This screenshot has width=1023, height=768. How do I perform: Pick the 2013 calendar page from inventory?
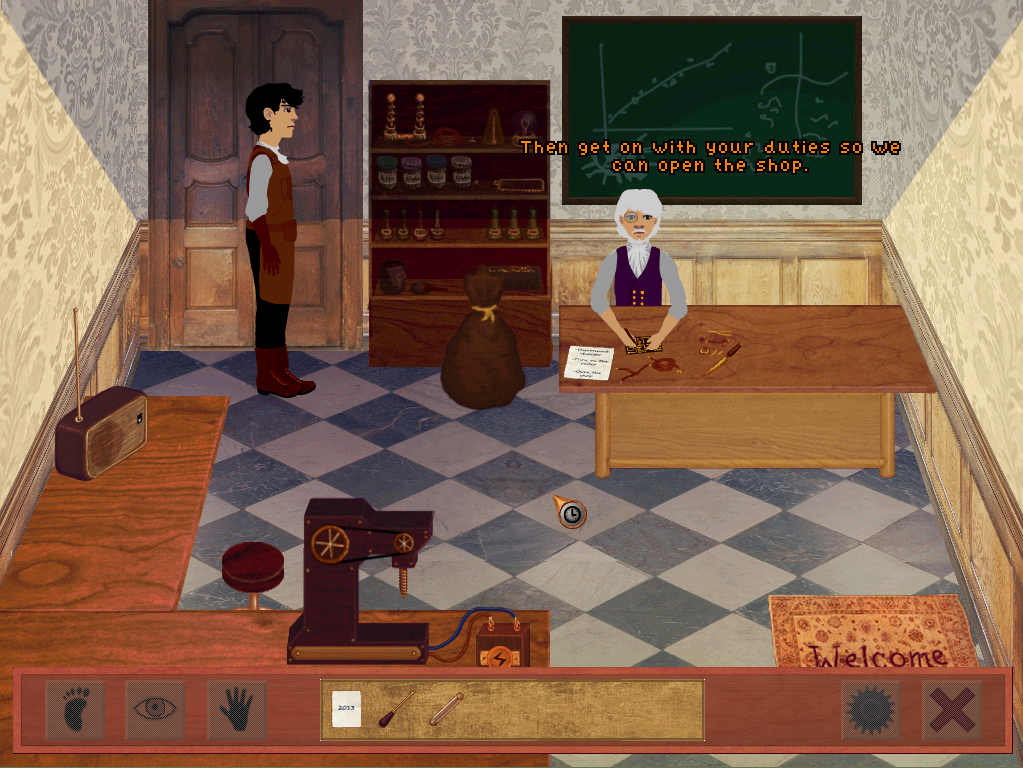[346, 708]
